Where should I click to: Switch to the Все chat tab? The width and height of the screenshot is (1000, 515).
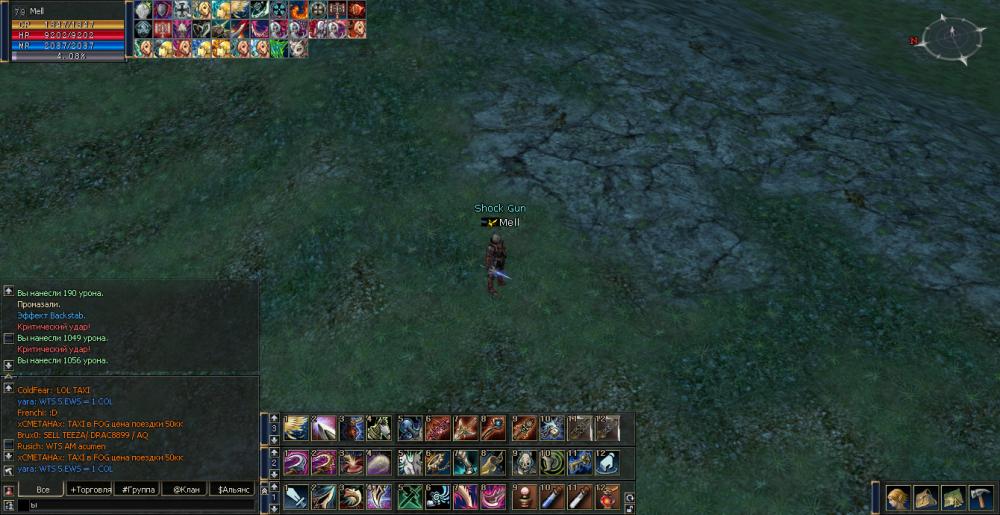click(x=42, y=489)
